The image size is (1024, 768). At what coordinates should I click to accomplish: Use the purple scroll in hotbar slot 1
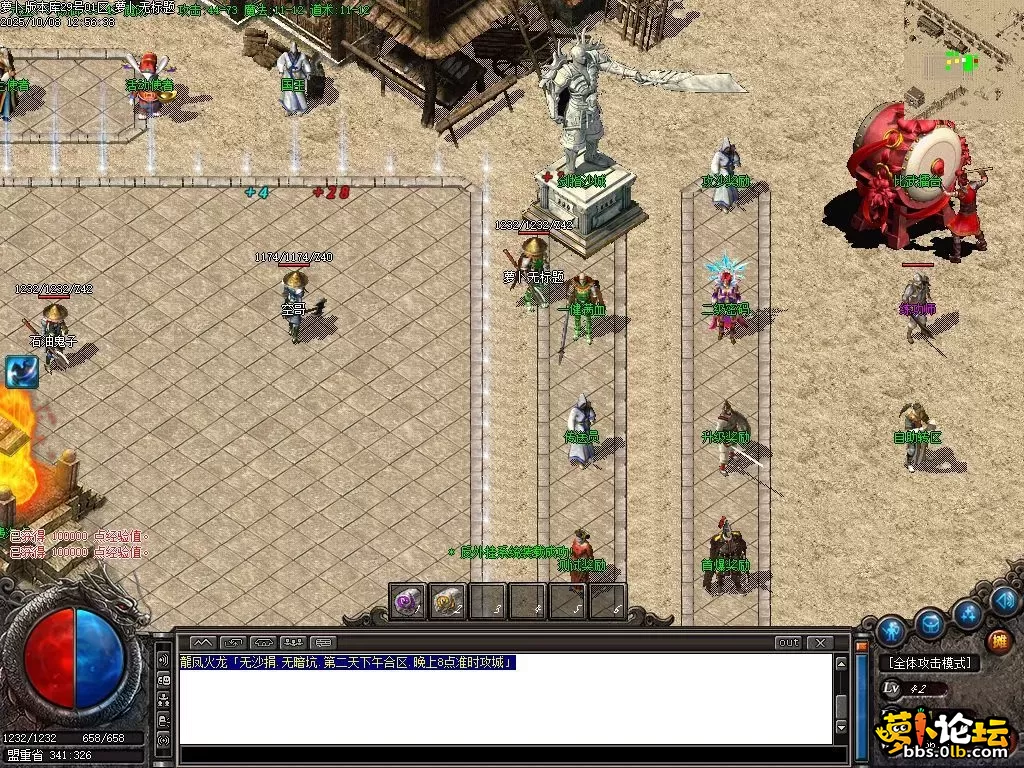point(408,602)
